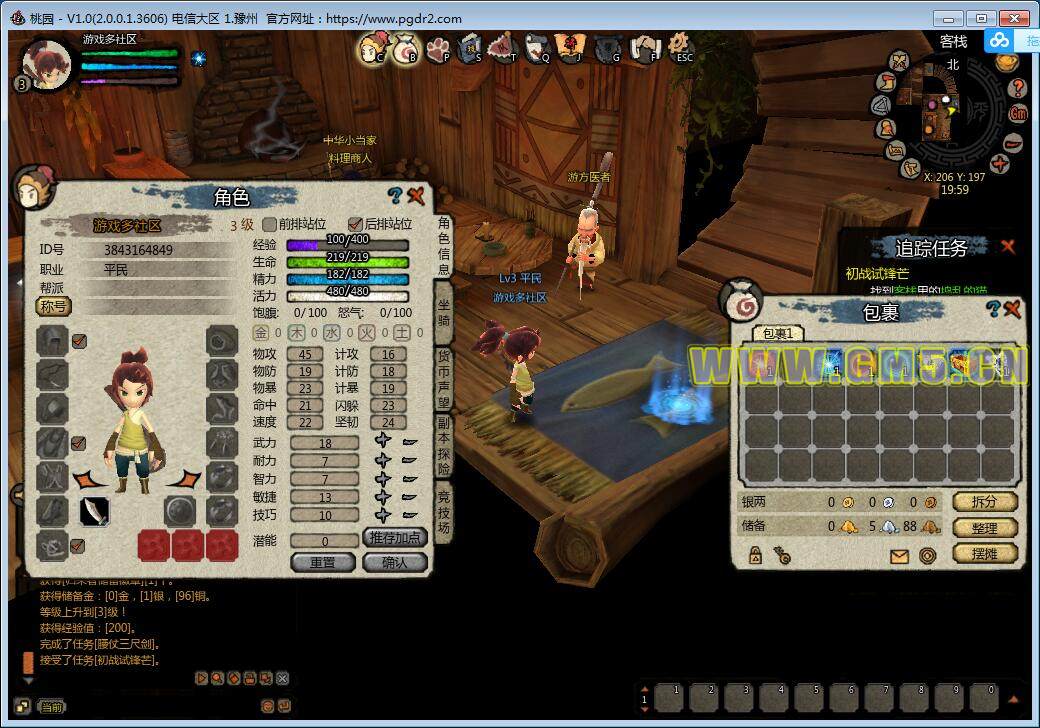Maximize the game window

pos(984,18)
